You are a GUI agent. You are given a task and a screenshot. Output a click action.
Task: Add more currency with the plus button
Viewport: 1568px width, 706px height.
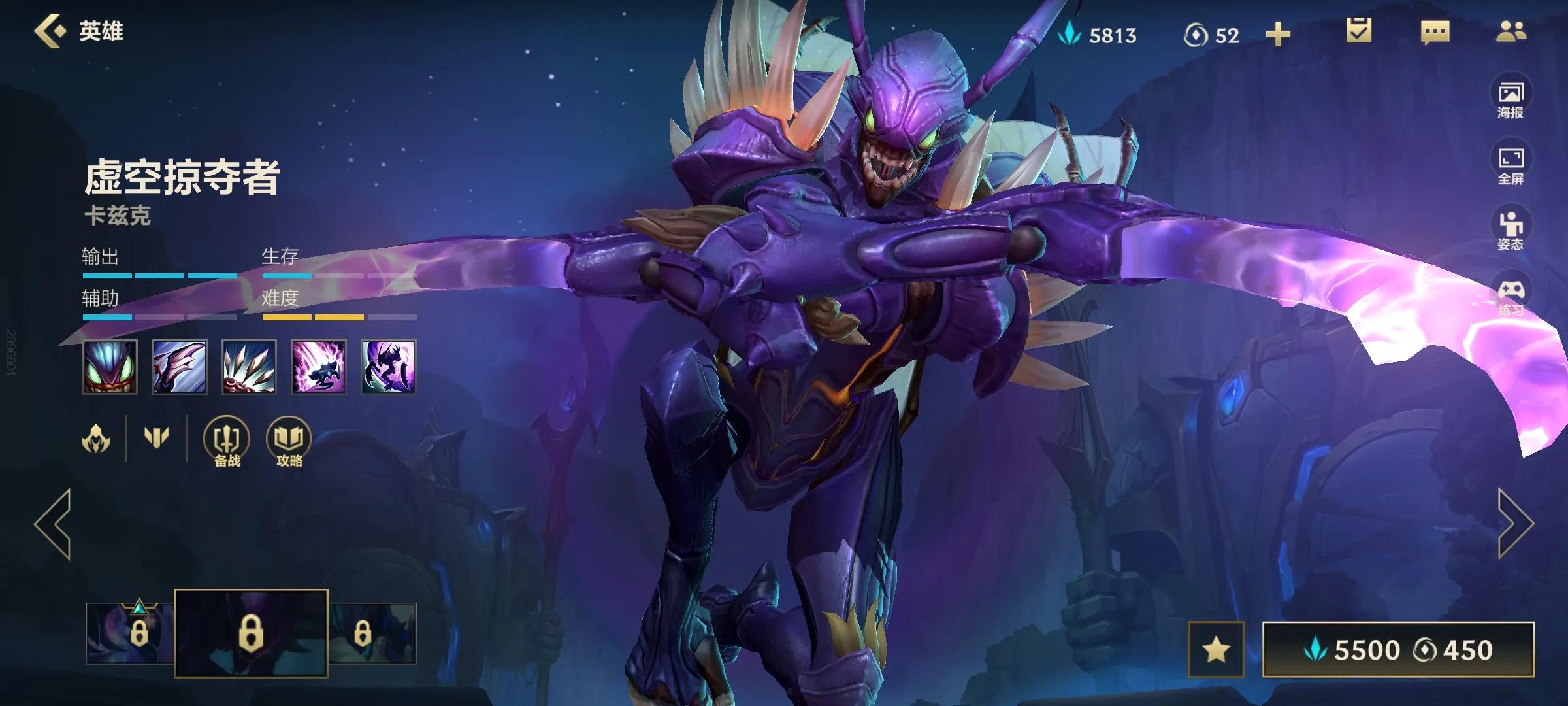tap(1278, 34)
